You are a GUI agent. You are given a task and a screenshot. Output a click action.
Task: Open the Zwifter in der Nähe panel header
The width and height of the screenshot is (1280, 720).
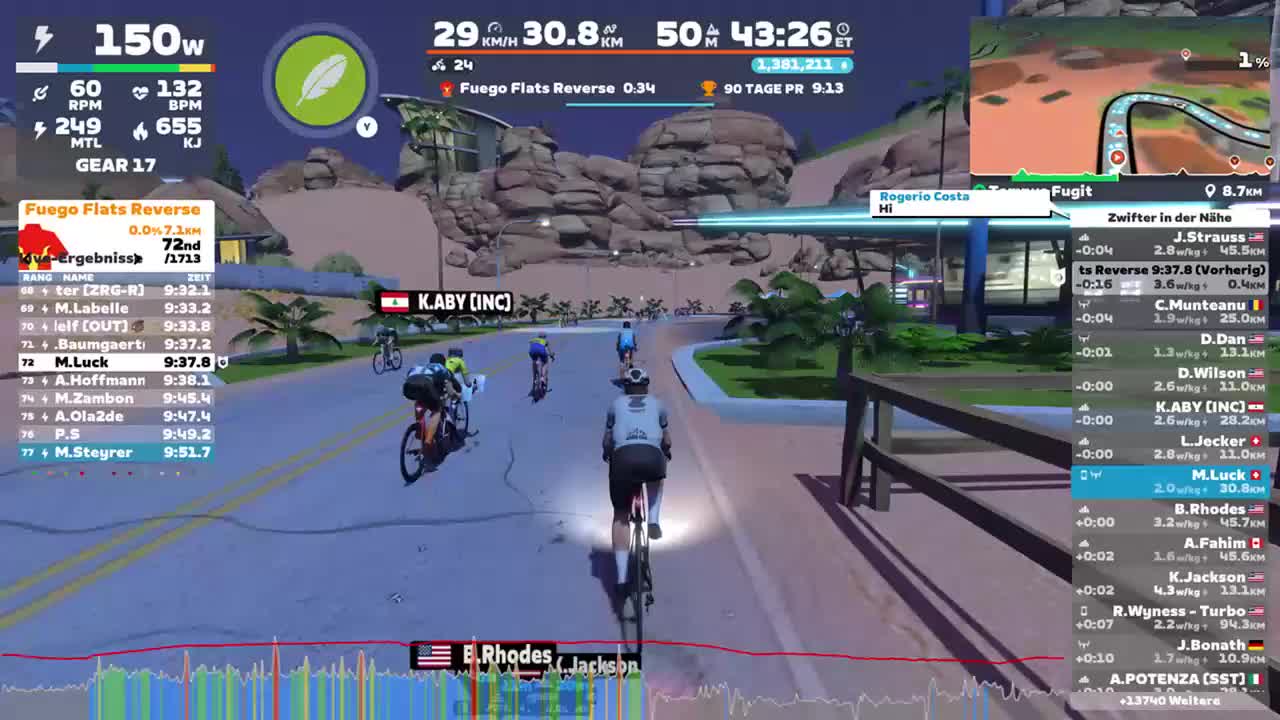click(x=1170, y=217)
